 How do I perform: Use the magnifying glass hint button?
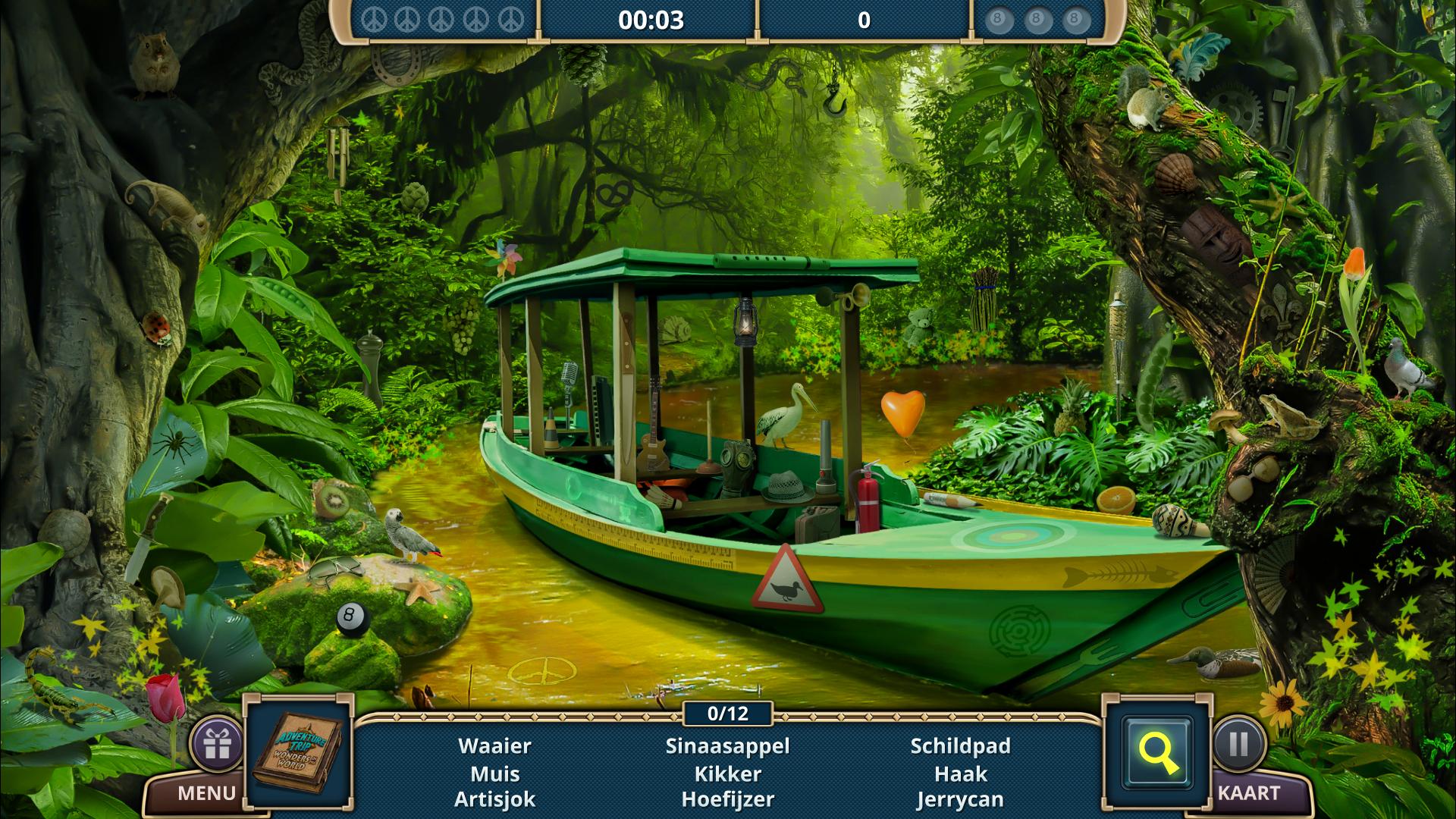[1157, 753]
